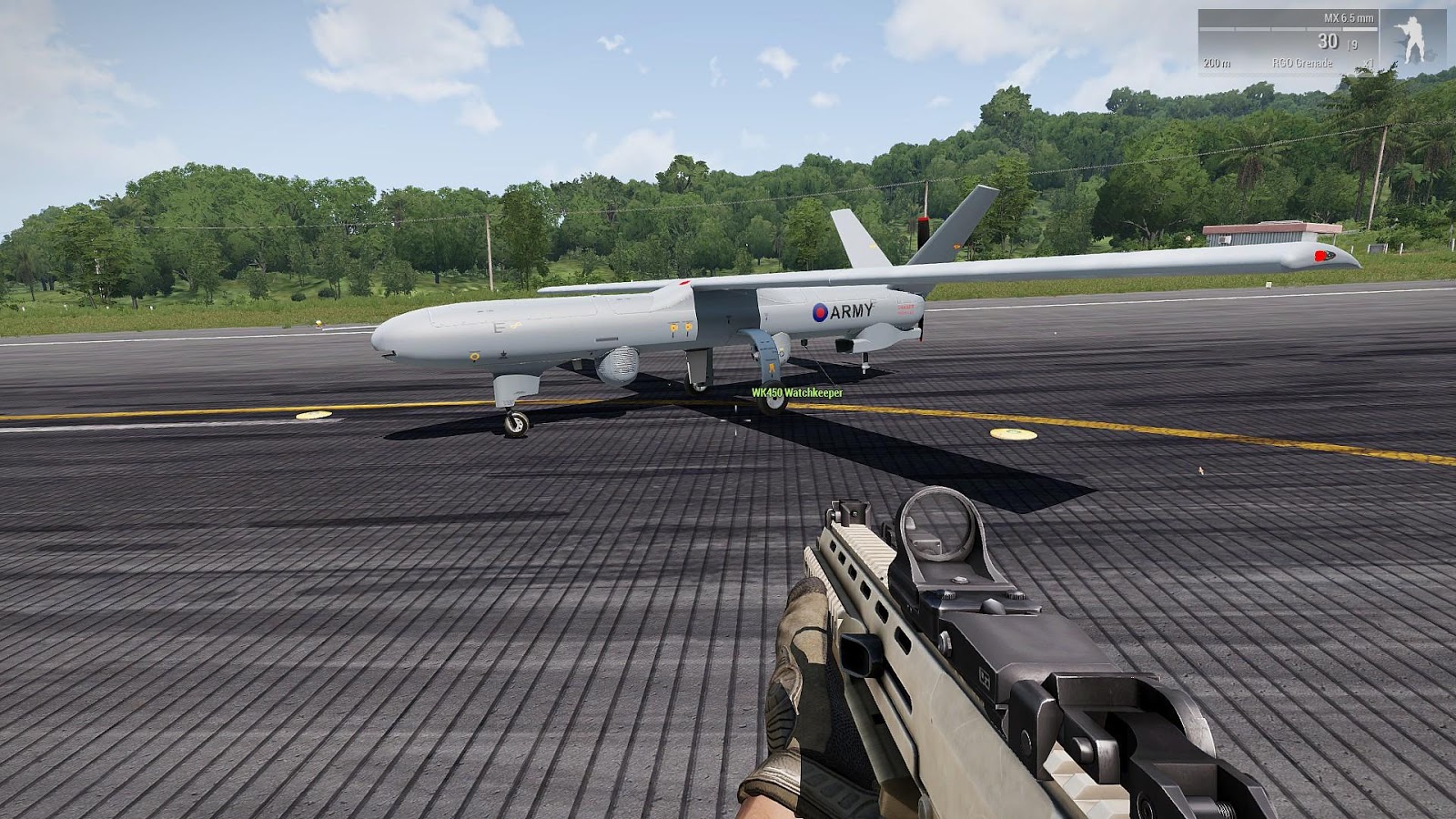The height and width of the screenshot is (819, 1456).
Task: Click the ammo counter showing 30
Action: [x=1330, y=41]
